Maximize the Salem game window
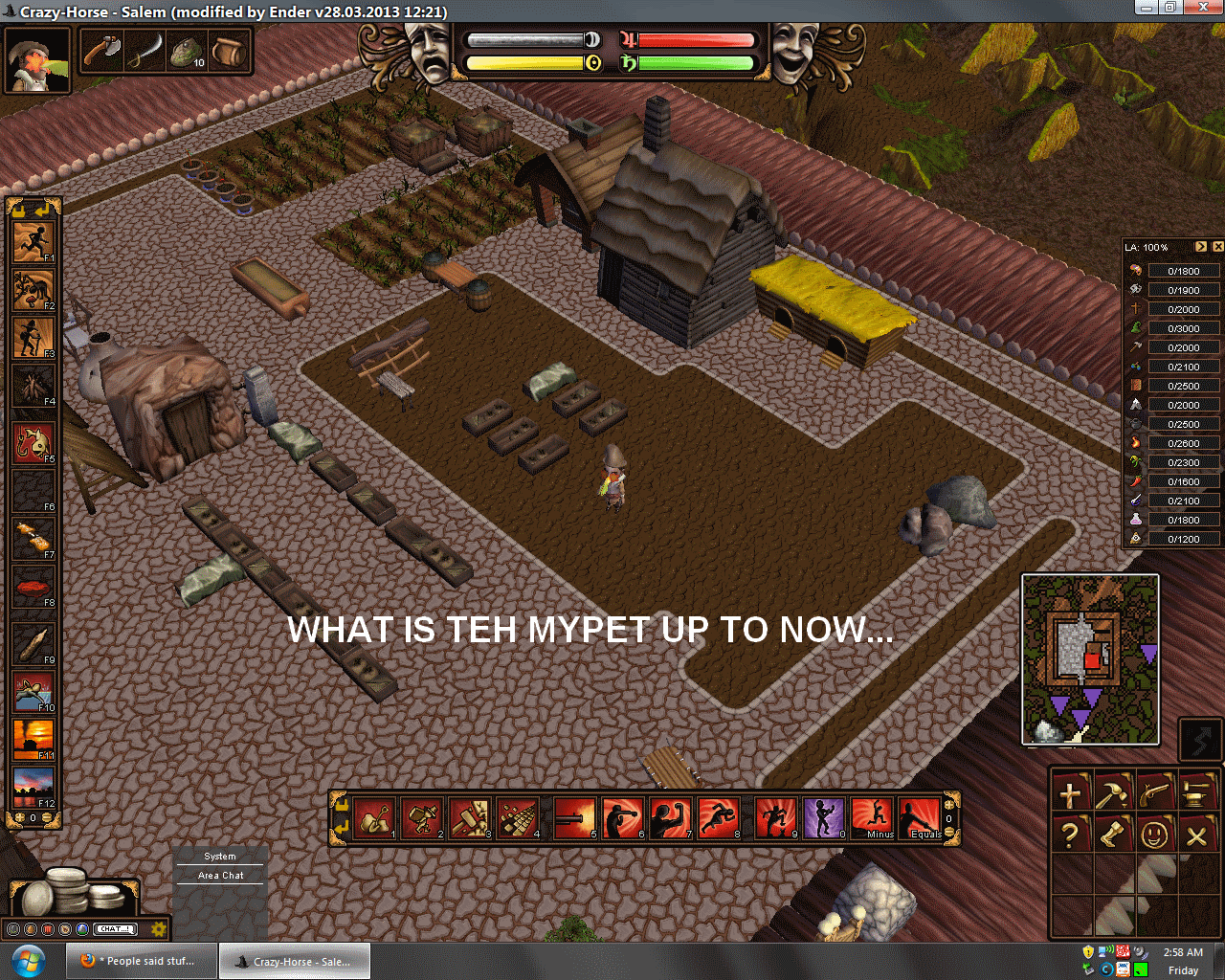 1169,7
